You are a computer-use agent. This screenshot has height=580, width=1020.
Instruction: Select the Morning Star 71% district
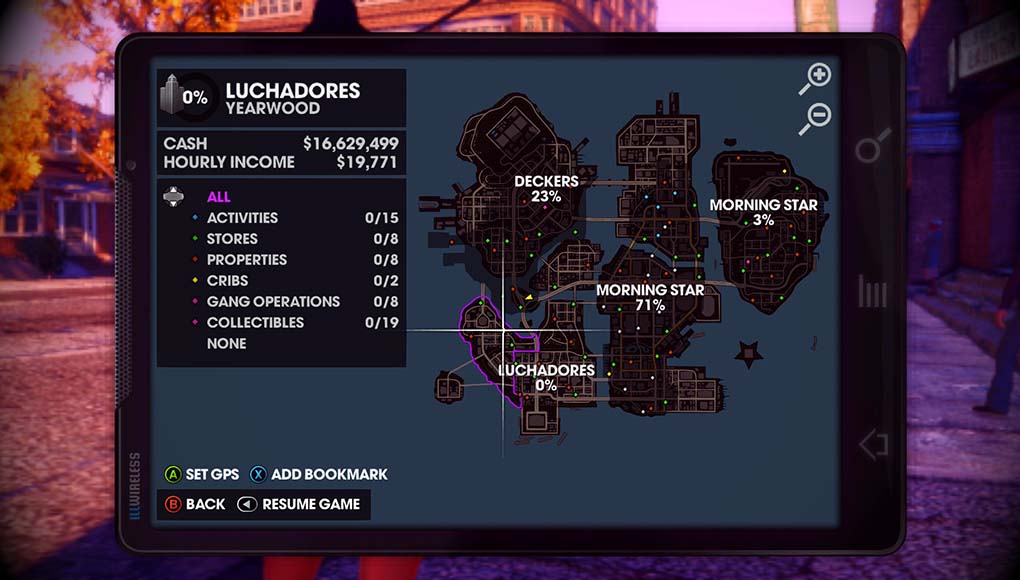point(650,297)
